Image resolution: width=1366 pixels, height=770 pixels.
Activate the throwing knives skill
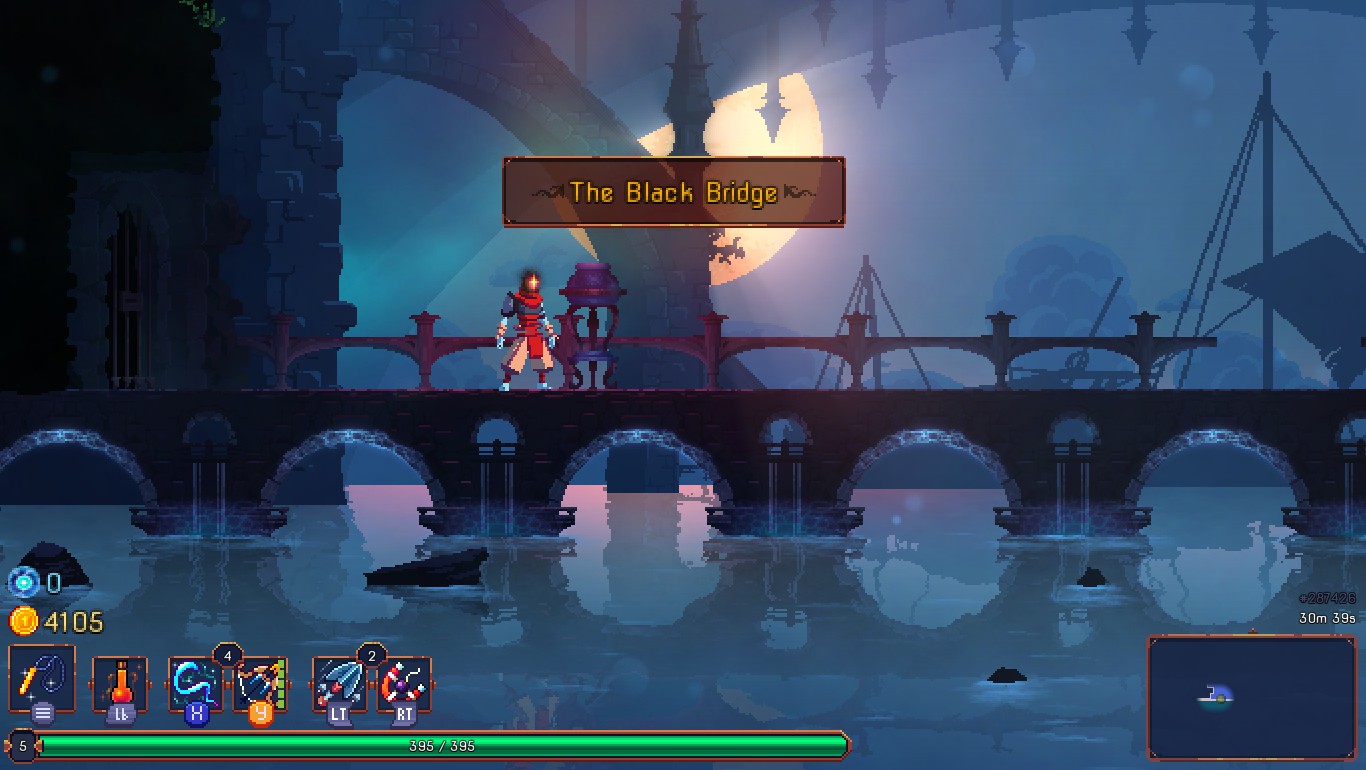[340, 683]
